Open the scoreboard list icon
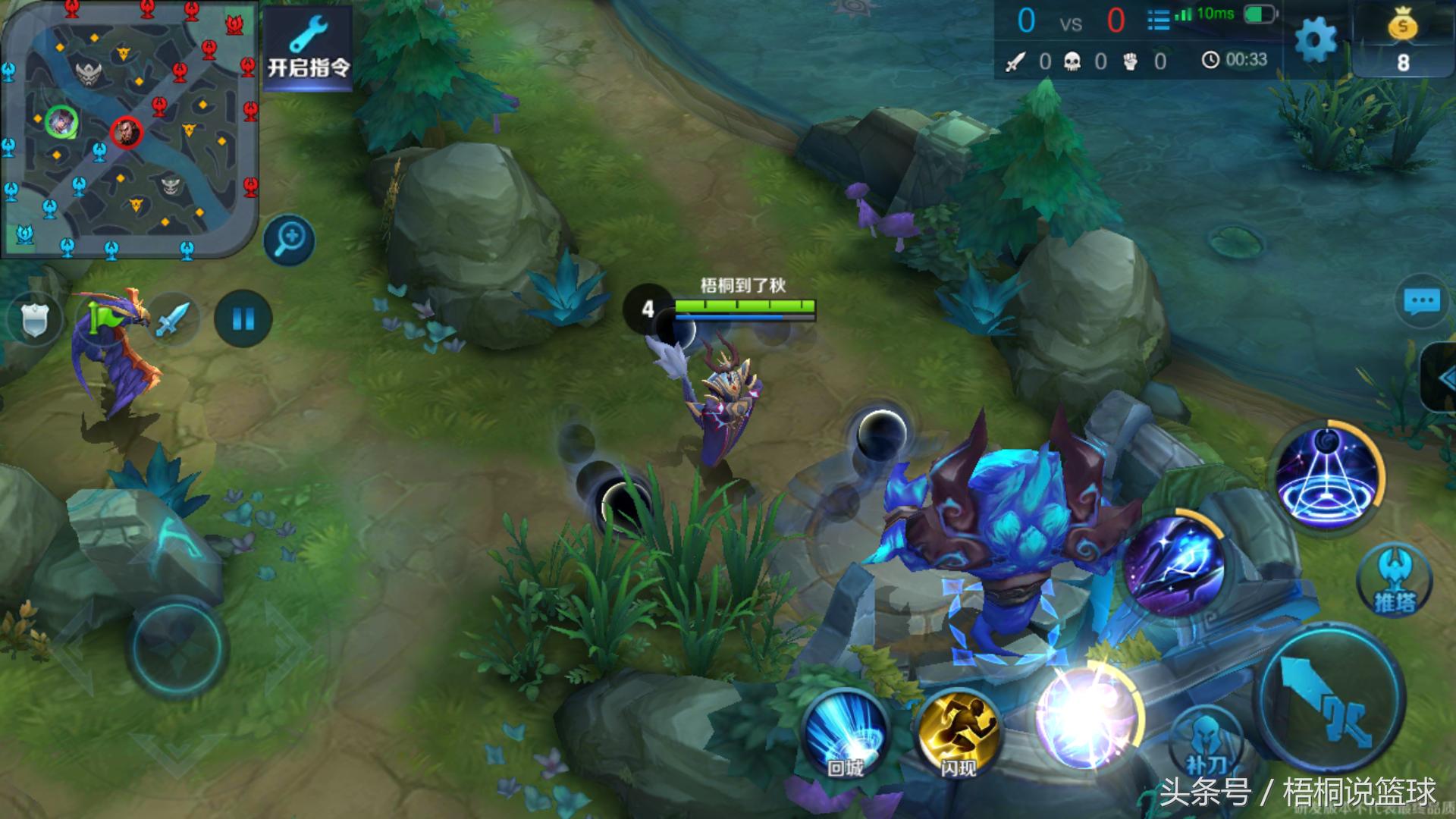 (x=1158, y=20)
